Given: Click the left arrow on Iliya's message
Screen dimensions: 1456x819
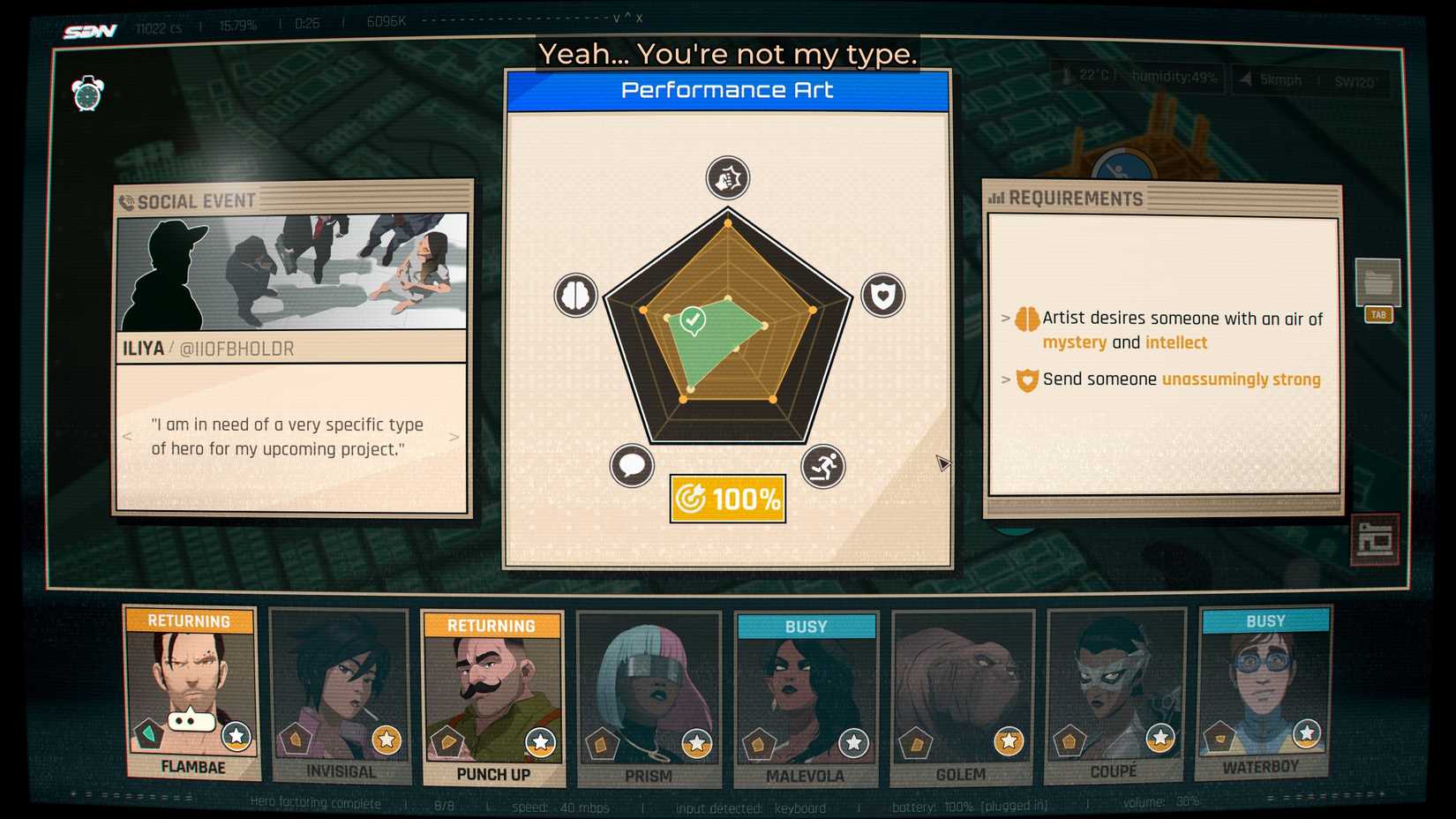Looking at the screenshot, I should click(126, 436).
